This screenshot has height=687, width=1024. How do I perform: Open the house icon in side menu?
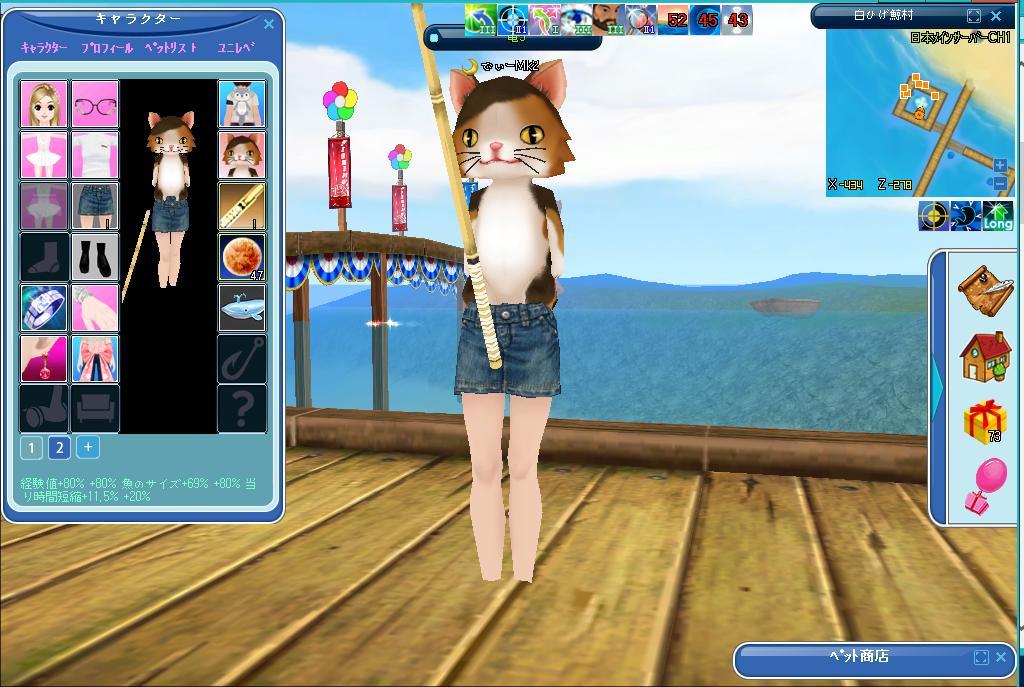click(x=985, y=357)
